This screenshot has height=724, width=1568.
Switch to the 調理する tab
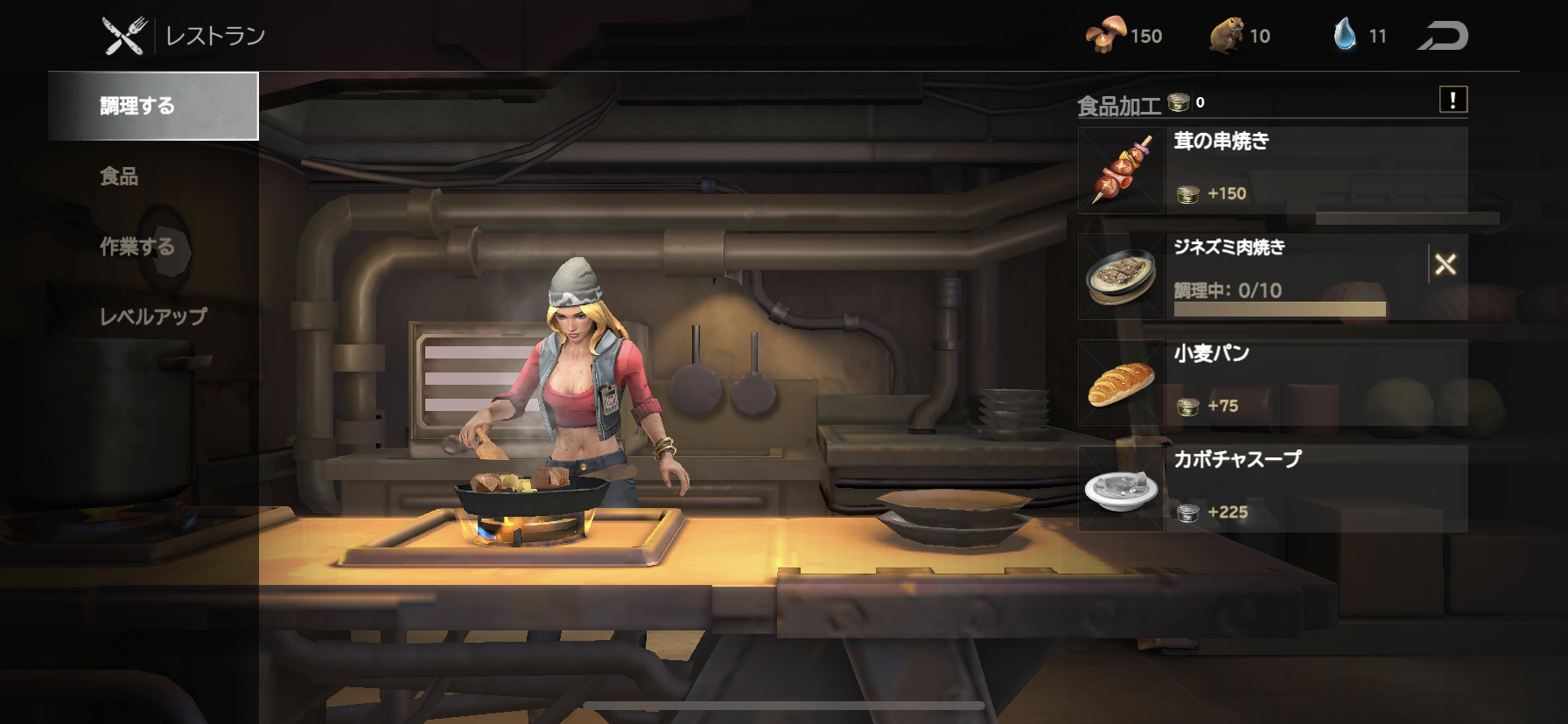pyautogui.click(x=153, y=106)
